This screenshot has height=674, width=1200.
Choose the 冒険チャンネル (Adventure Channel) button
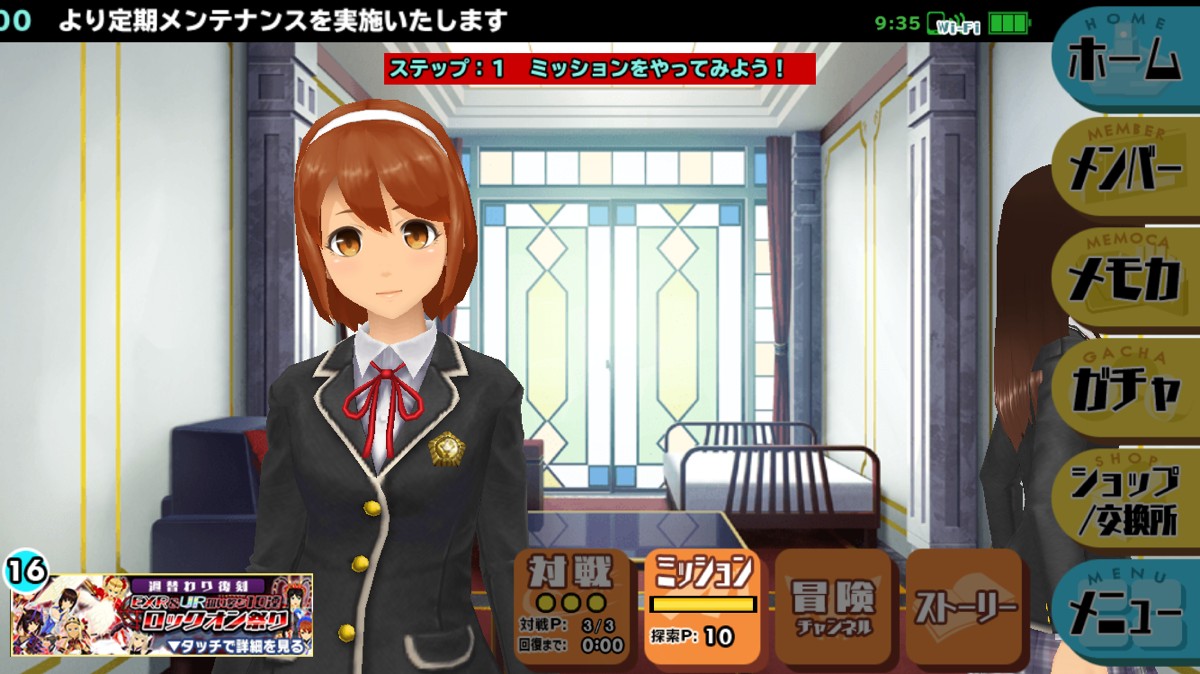832,606
